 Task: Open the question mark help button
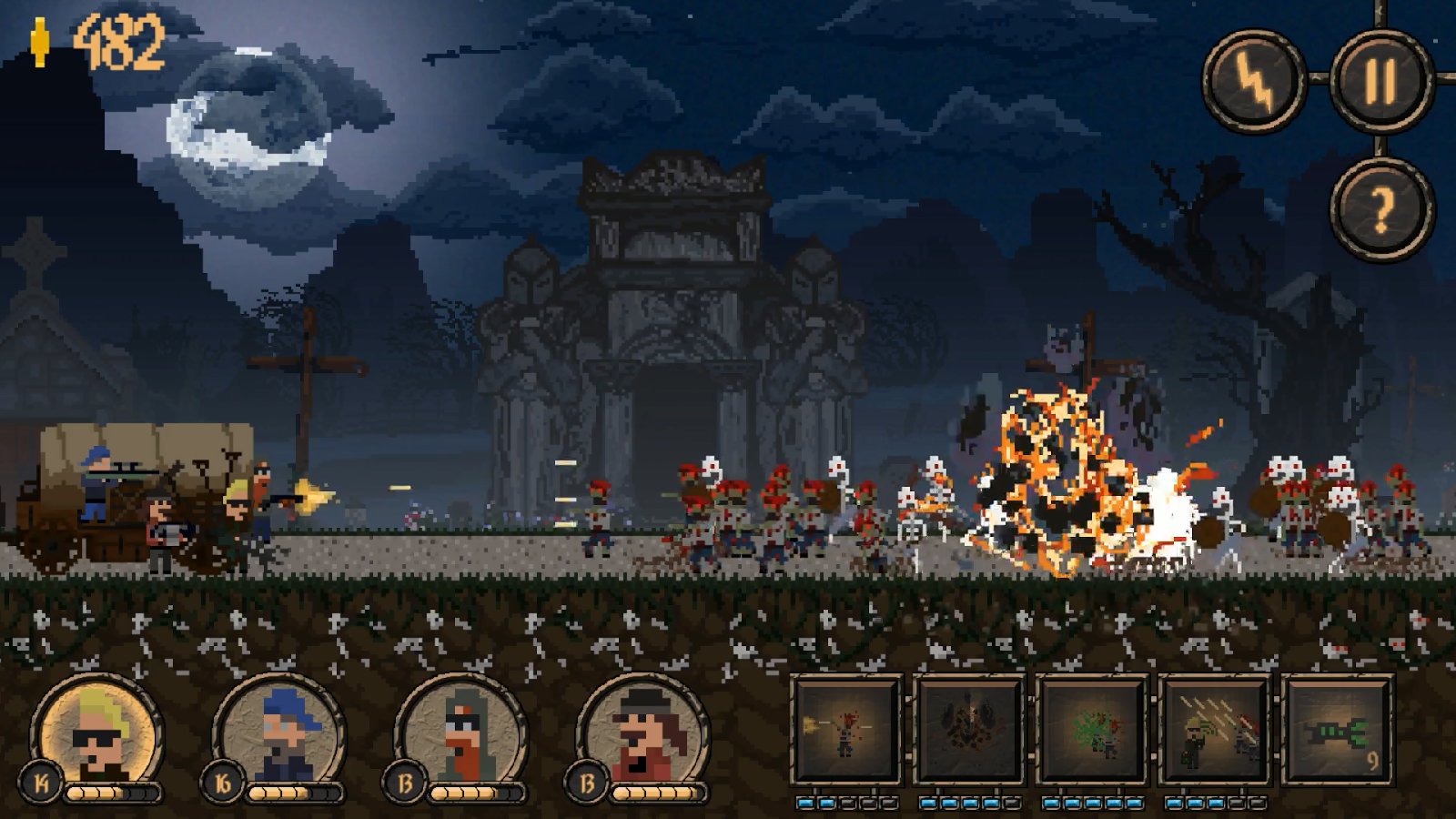1380,209
